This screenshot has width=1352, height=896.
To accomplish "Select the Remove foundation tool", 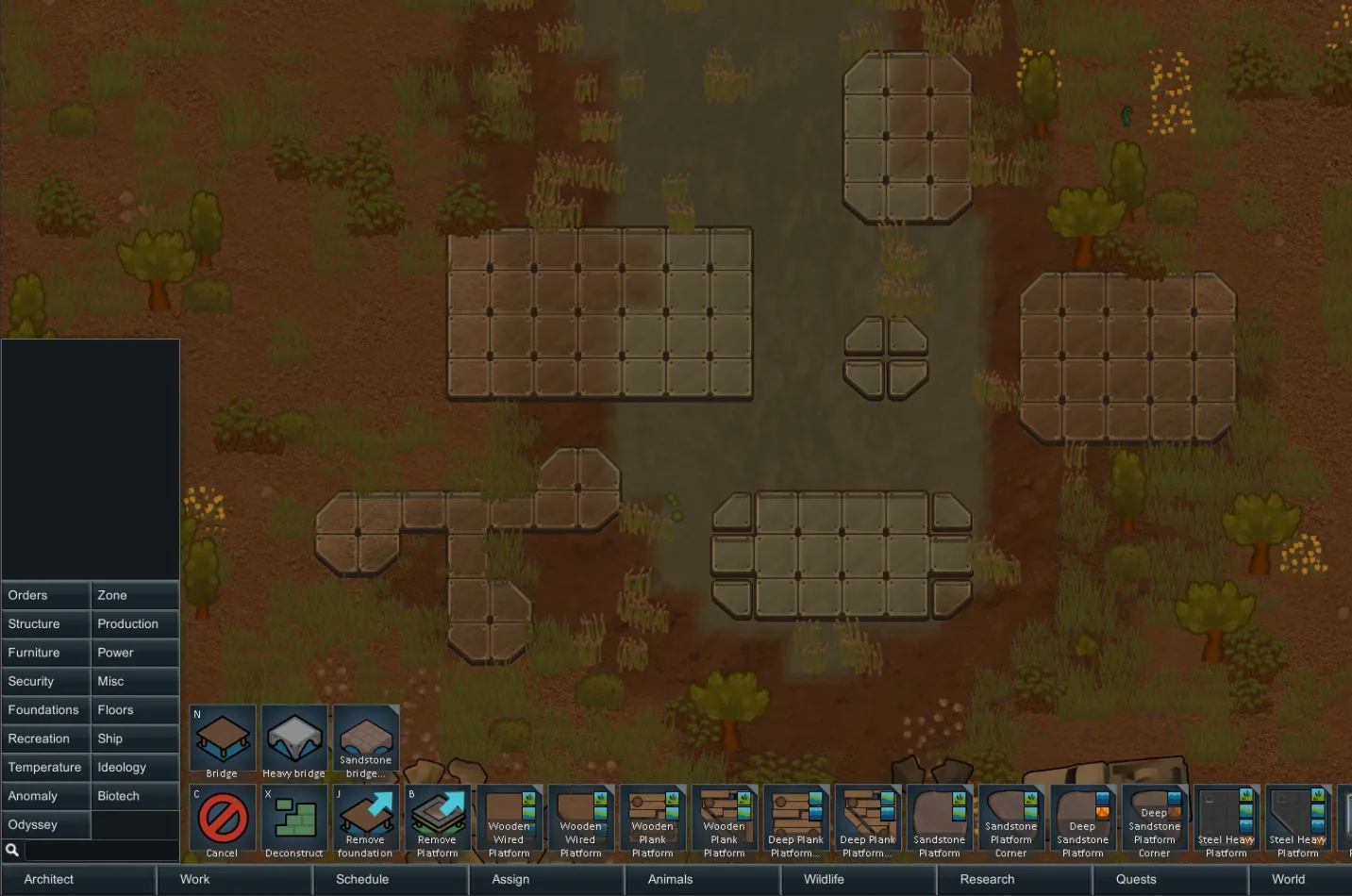I will tap(366, 819).
